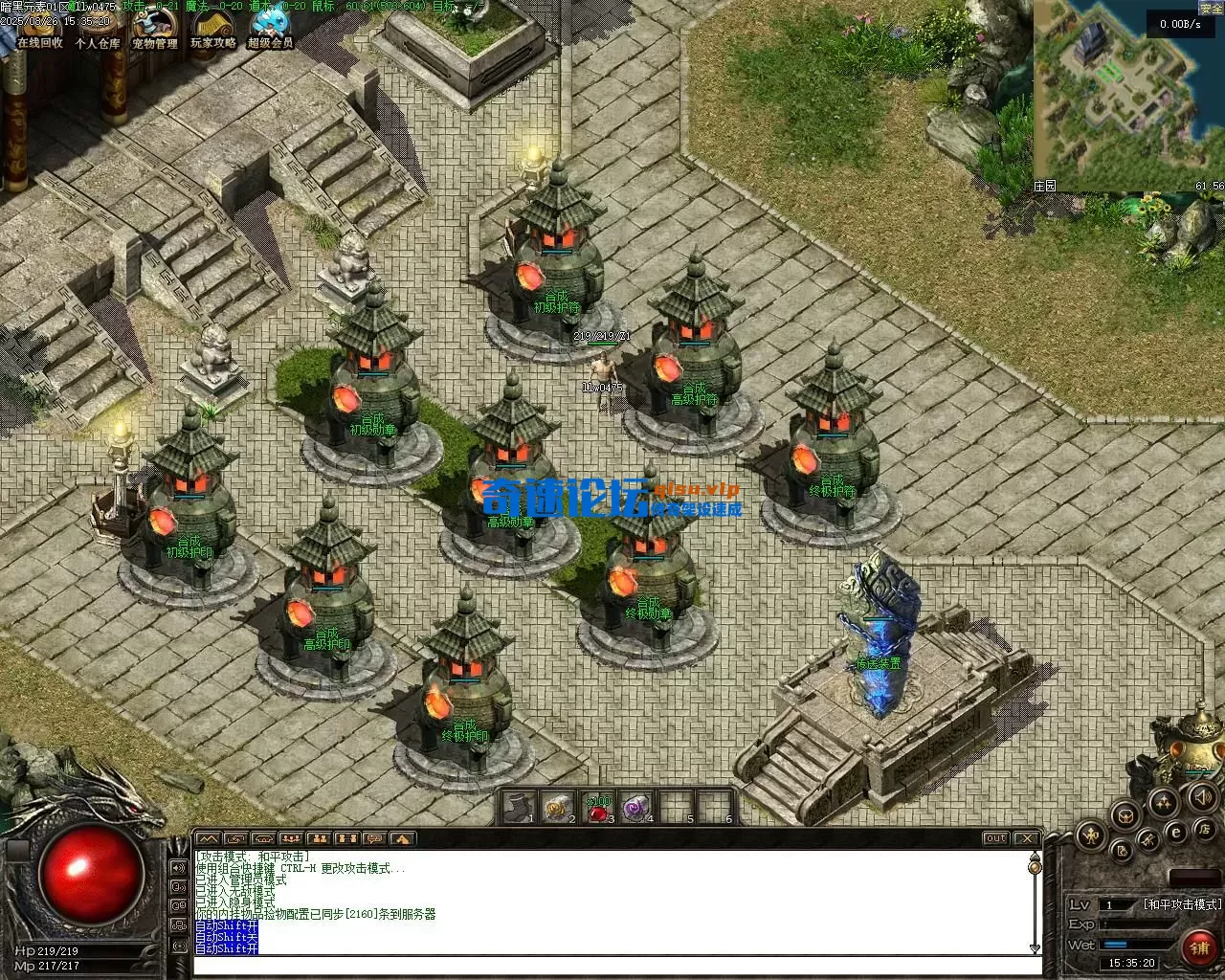
Task: Open the three-stars skills round button
Action: (1164, 802)
